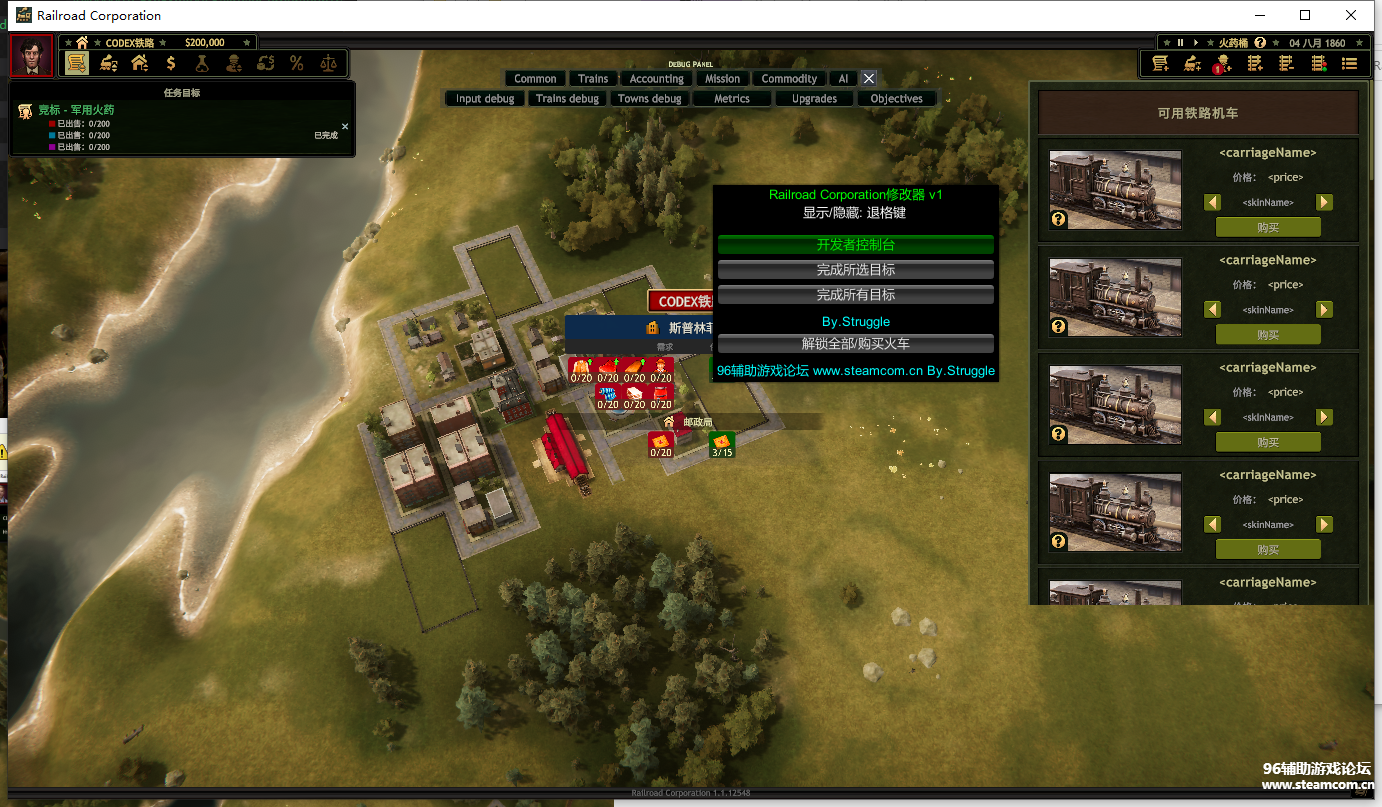Show the Metrics debug view

pyautogui.click(x=732, y=99)
